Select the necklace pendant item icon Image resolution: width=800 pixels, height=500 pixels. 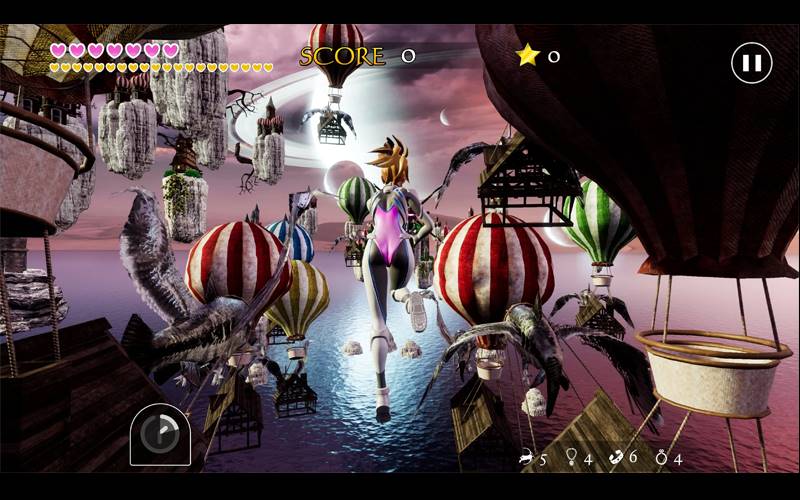tap(572, 457)
